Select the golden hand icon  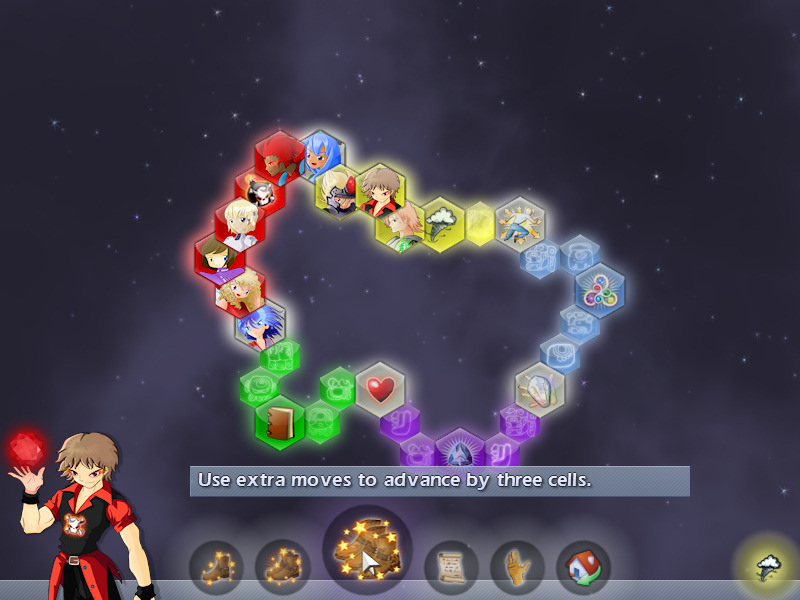pyautogui.click(x=517, y=568)
